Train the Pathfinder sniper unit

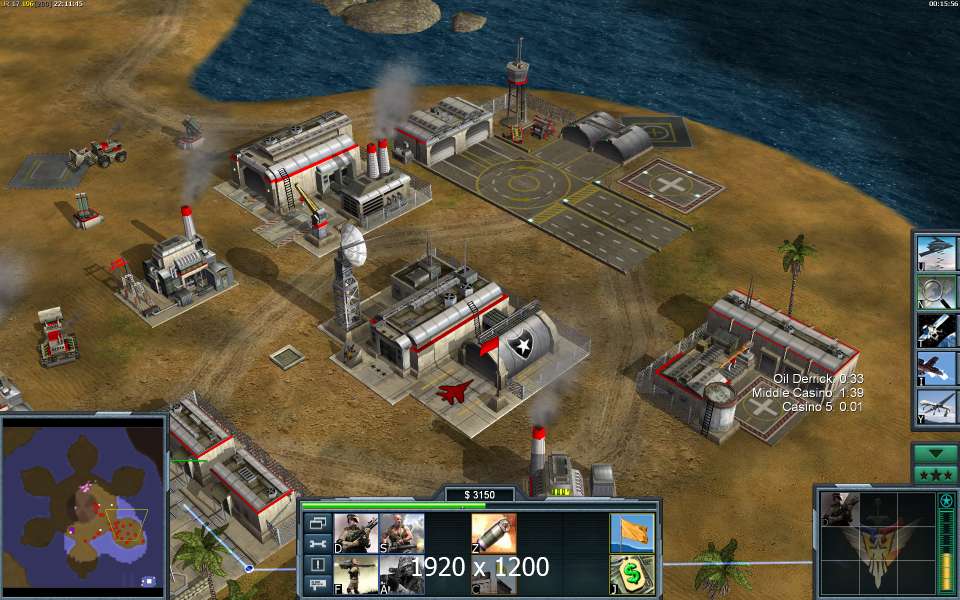[401, 575]
